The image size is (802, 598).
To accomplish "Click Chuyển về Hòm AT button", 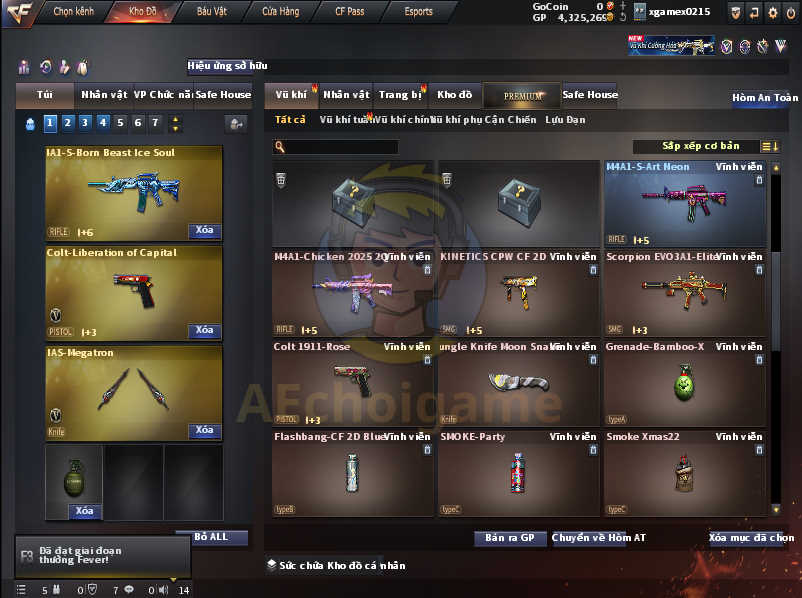I will tap(599, 538).
